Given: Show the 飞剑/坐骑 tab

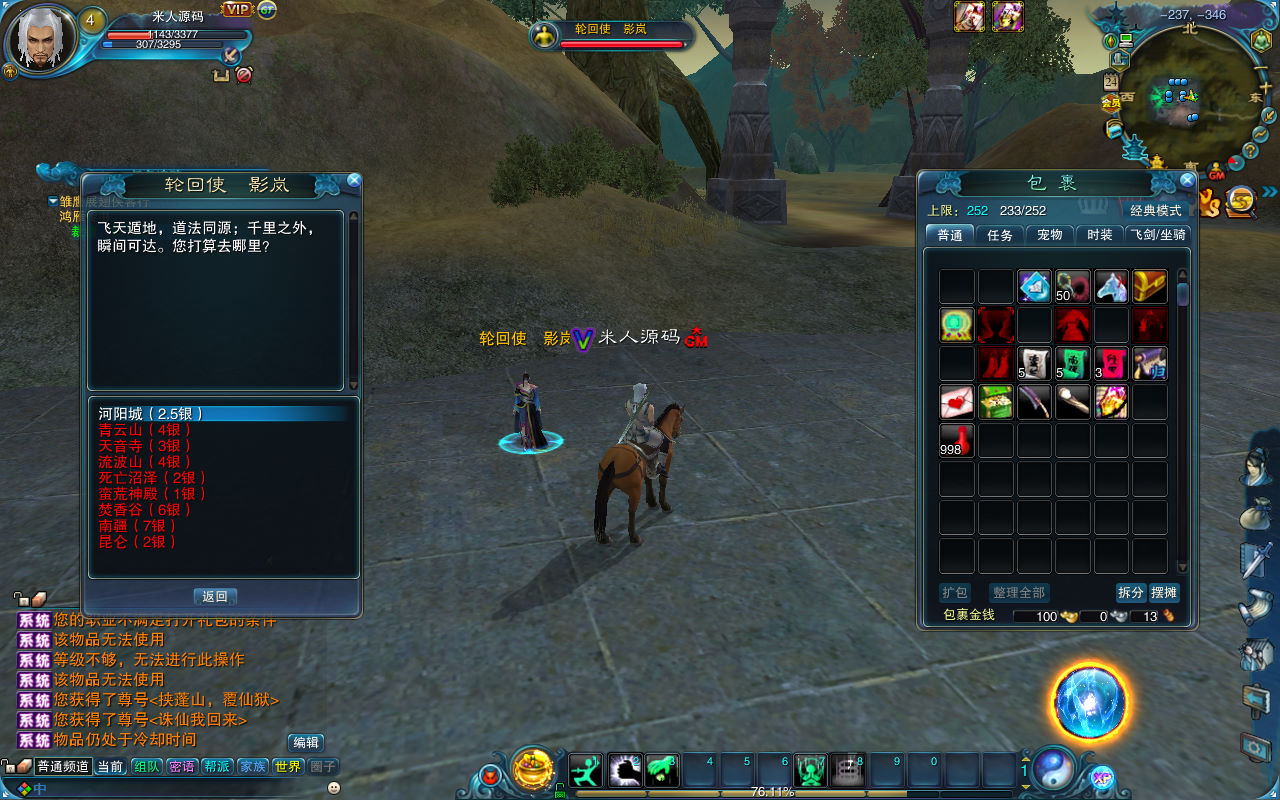Looking at the screenshot, I should tap(1158, 235).
